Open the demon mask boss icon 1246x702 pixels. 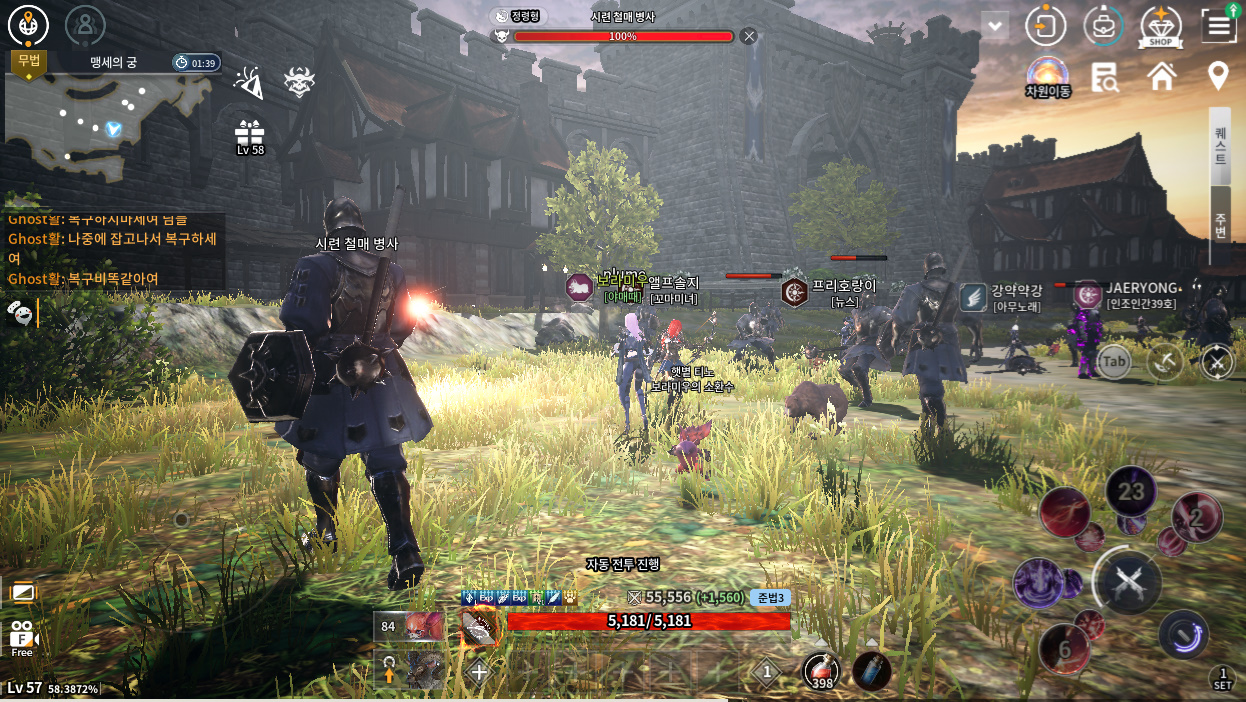298,83
